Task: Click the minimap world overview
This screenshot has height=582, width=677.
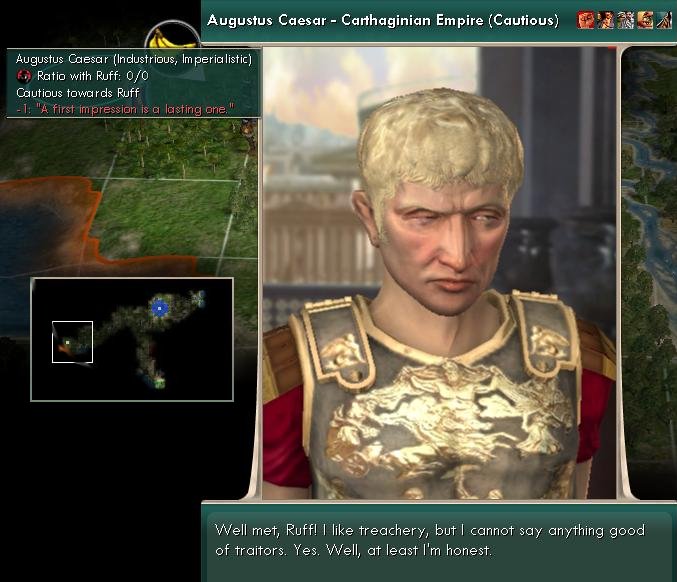Action: pyautogui.click(x=132, y=339)
